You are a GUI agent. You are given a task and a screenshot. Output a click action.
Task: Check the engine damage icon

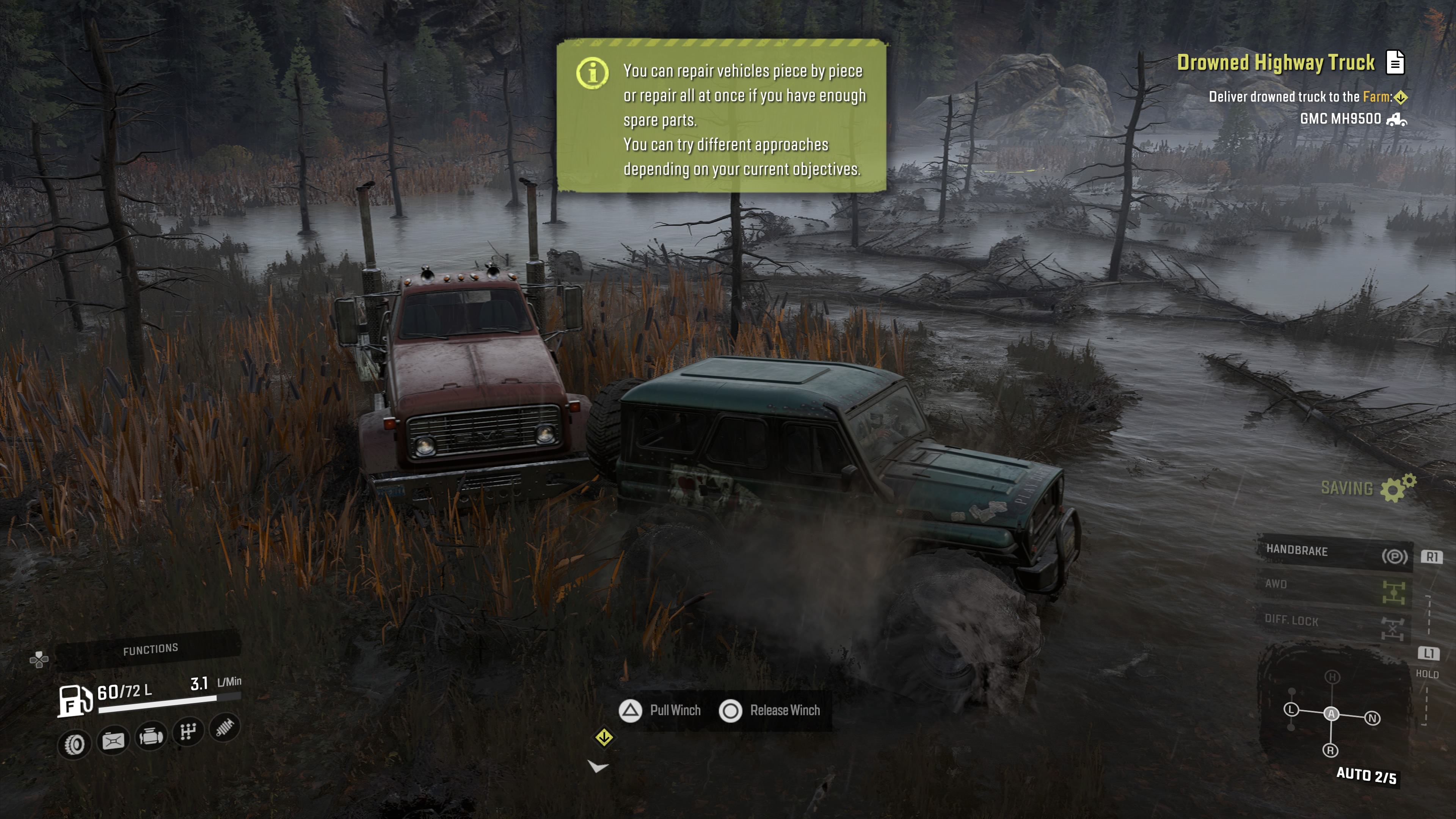click(x=151, y=736)
